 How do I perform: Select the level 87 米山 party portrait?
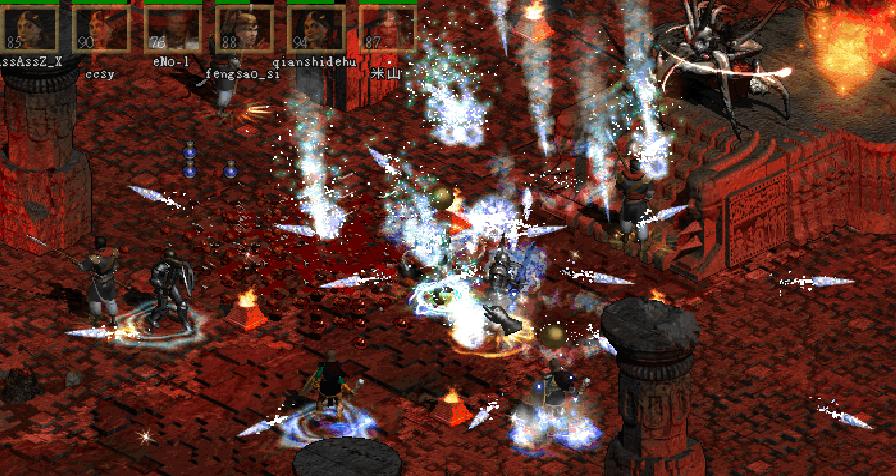click(387, 27)
